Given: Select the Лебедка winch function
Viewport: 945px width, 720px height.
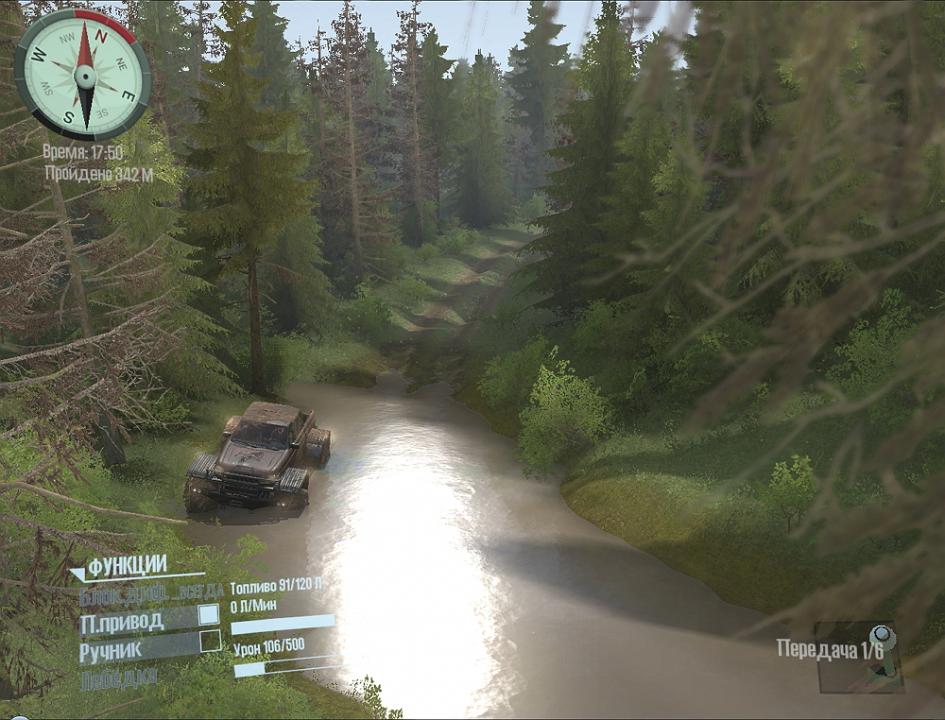Looking at the screenshot, I should click(118, 677).
